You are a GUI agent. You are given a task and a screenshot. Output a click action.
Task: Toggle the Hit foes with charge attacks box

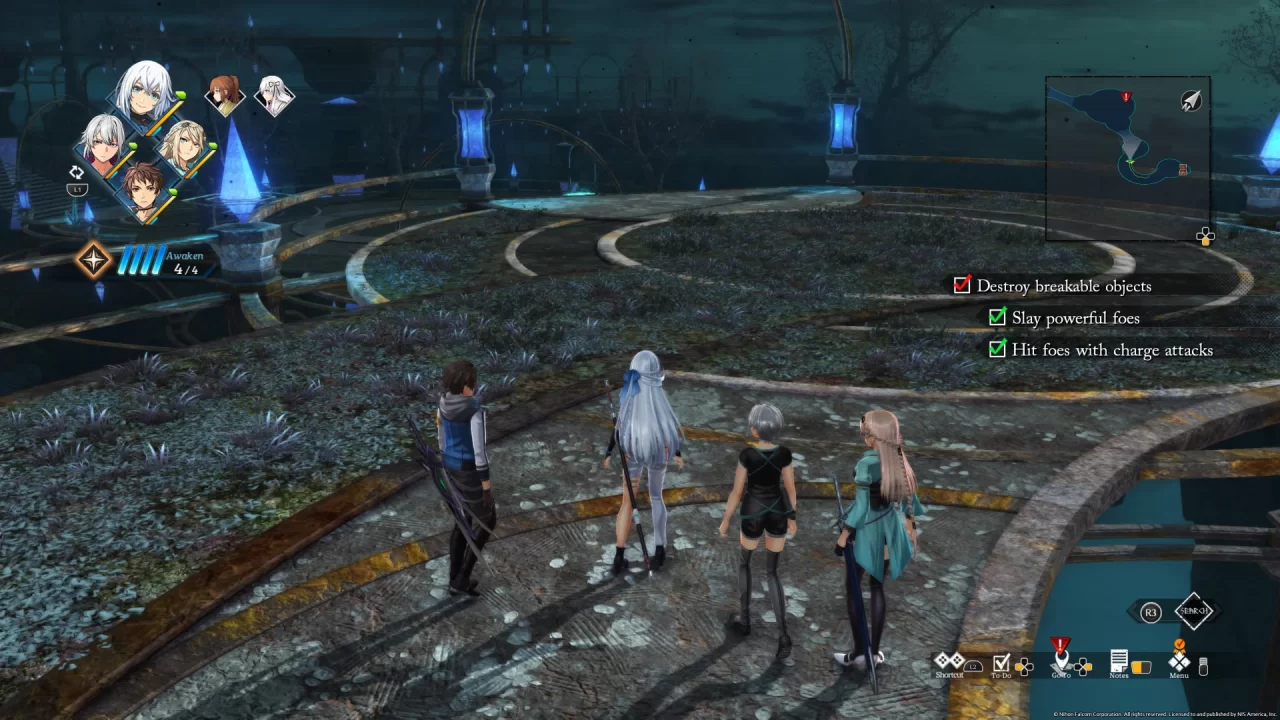[997, 349]
